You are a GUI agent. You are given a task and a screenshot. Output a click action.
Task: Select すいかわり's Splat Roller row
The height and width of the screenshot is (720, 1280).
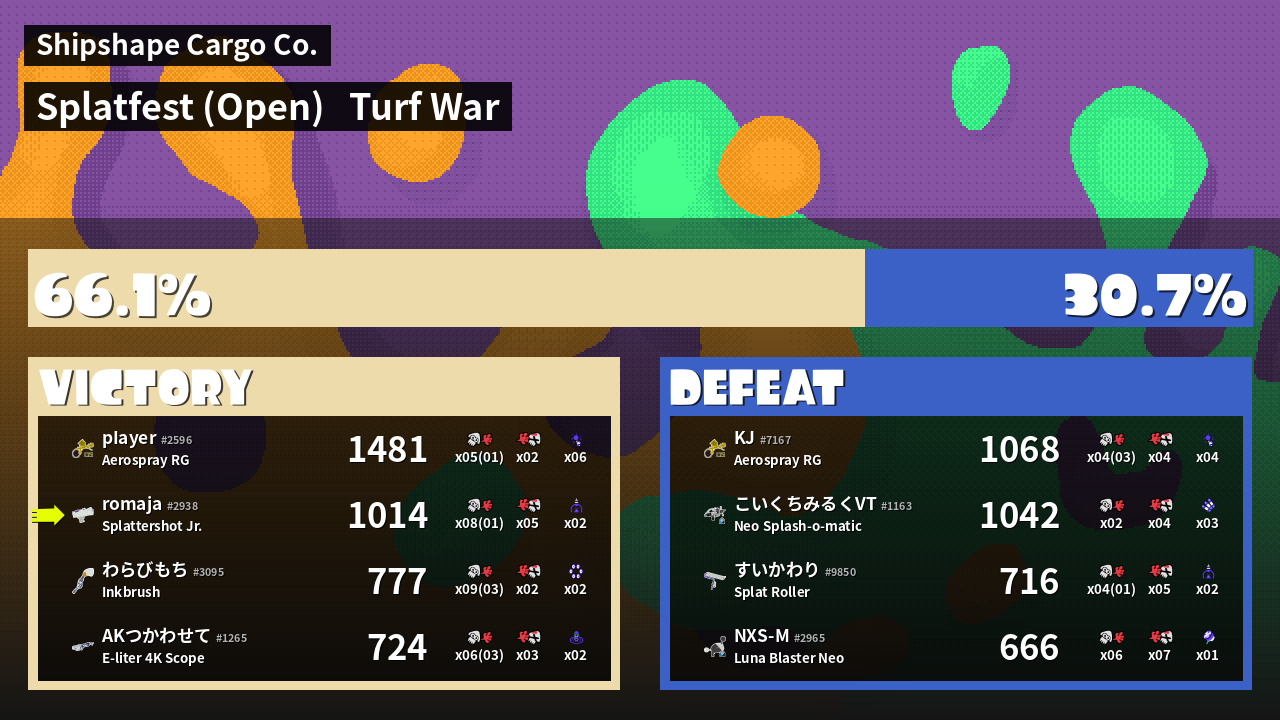pyautogui.click(x=956, y=581)
